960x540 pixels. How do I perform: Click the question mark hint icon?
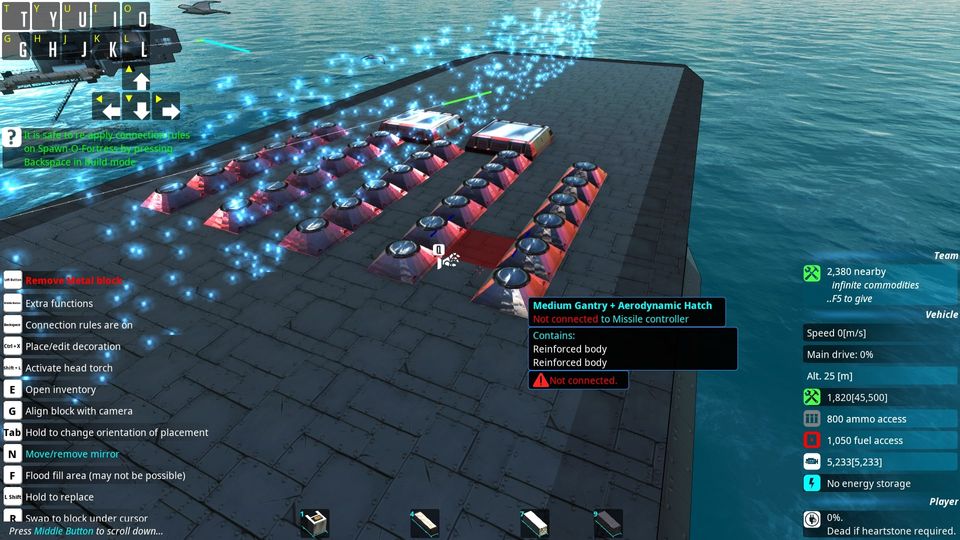[11, 138]
